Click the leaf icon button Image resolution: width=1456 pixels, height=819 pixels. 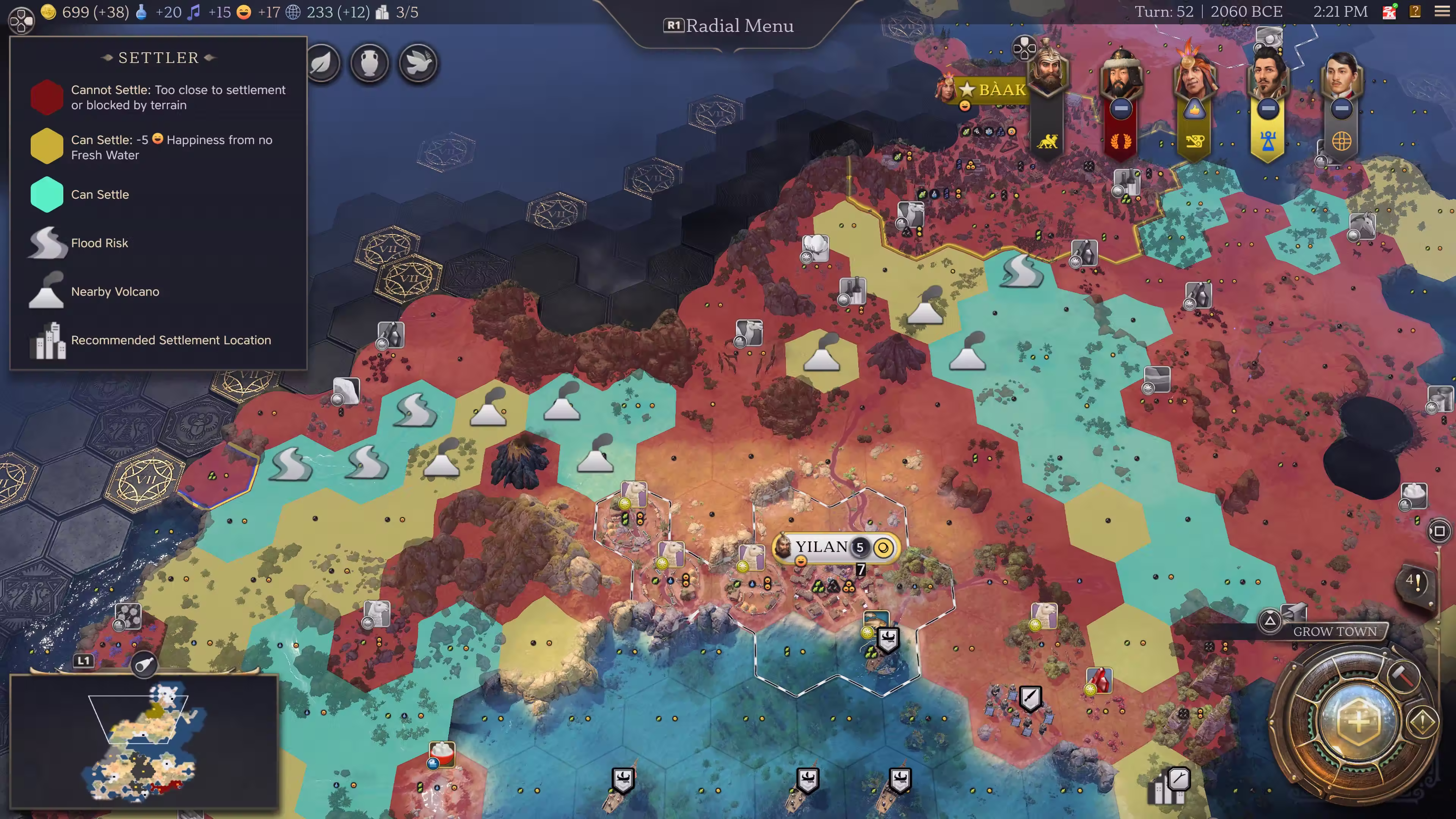(322, 63)
